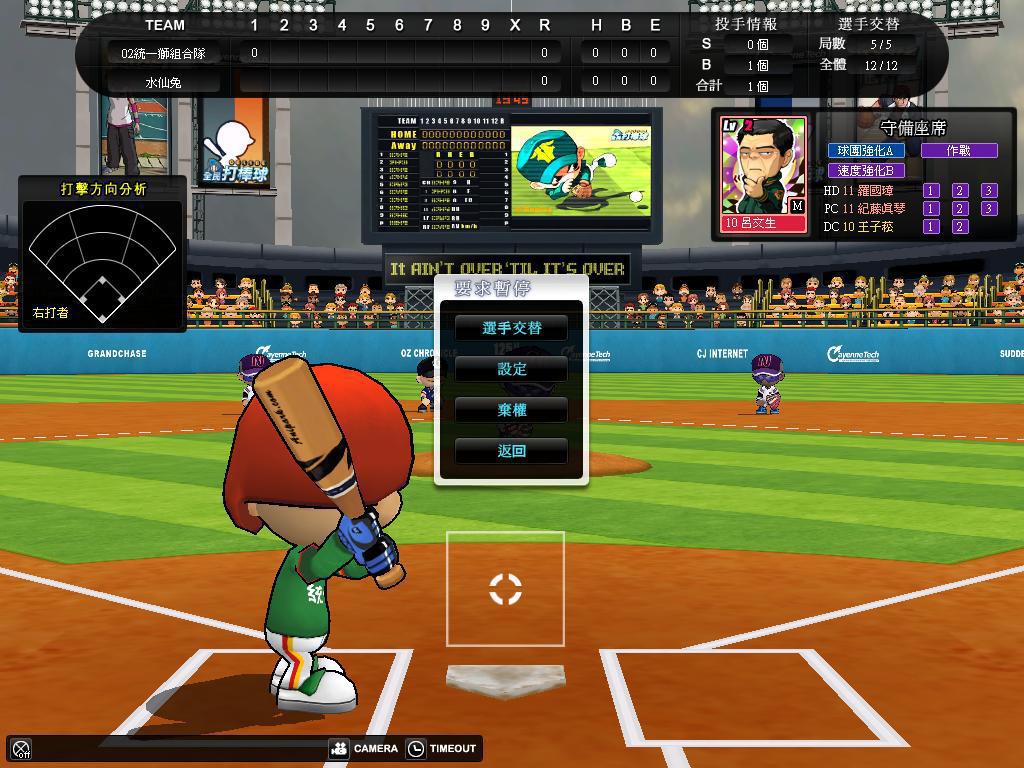Activate the 速度強化B buff button

pyautogui.click(x=865, y=170)
